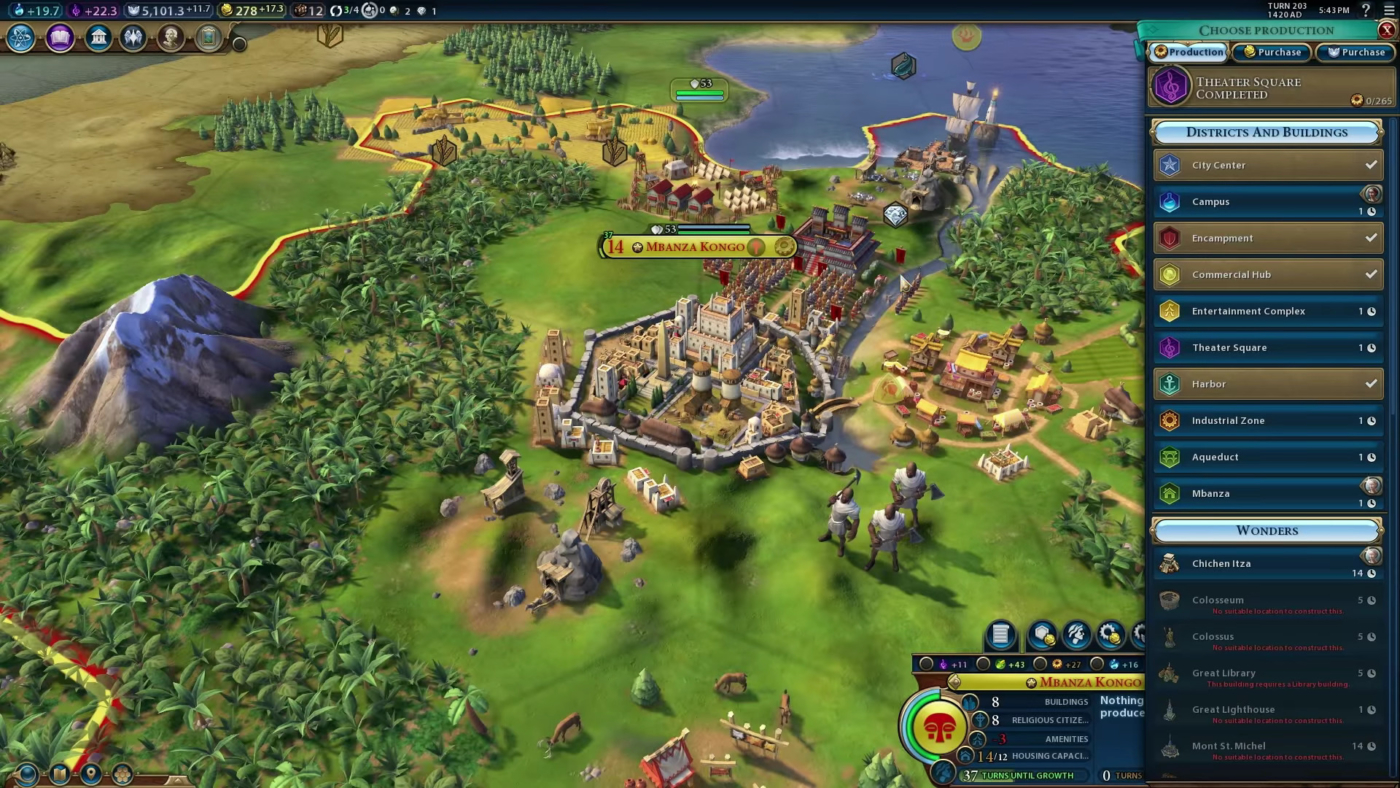Toggle culture yield focus for Mbanza Kongo

tap(927, 663)
